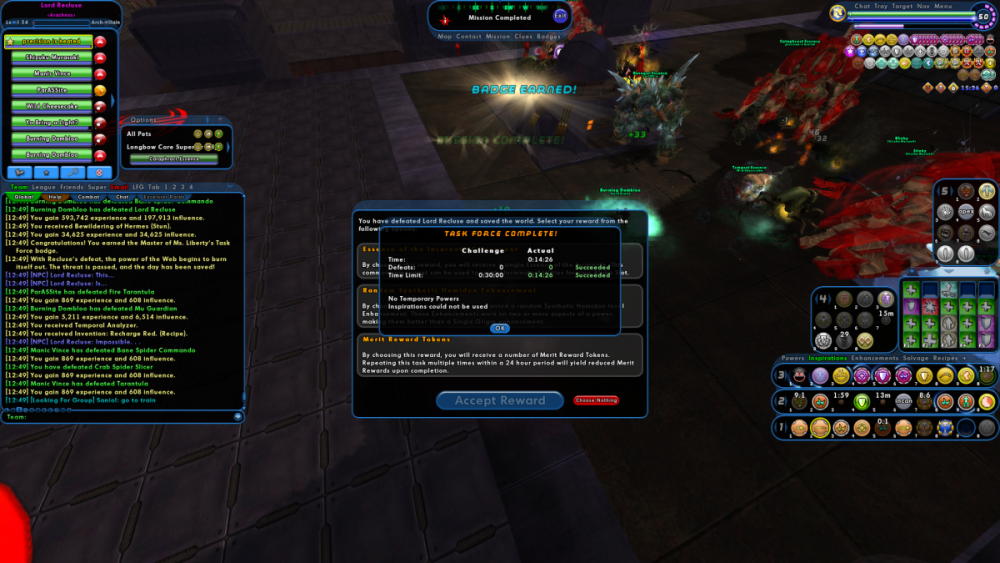Pick Wild Cheesecake from the team list
1000x563 pixels.
point(49,106)
